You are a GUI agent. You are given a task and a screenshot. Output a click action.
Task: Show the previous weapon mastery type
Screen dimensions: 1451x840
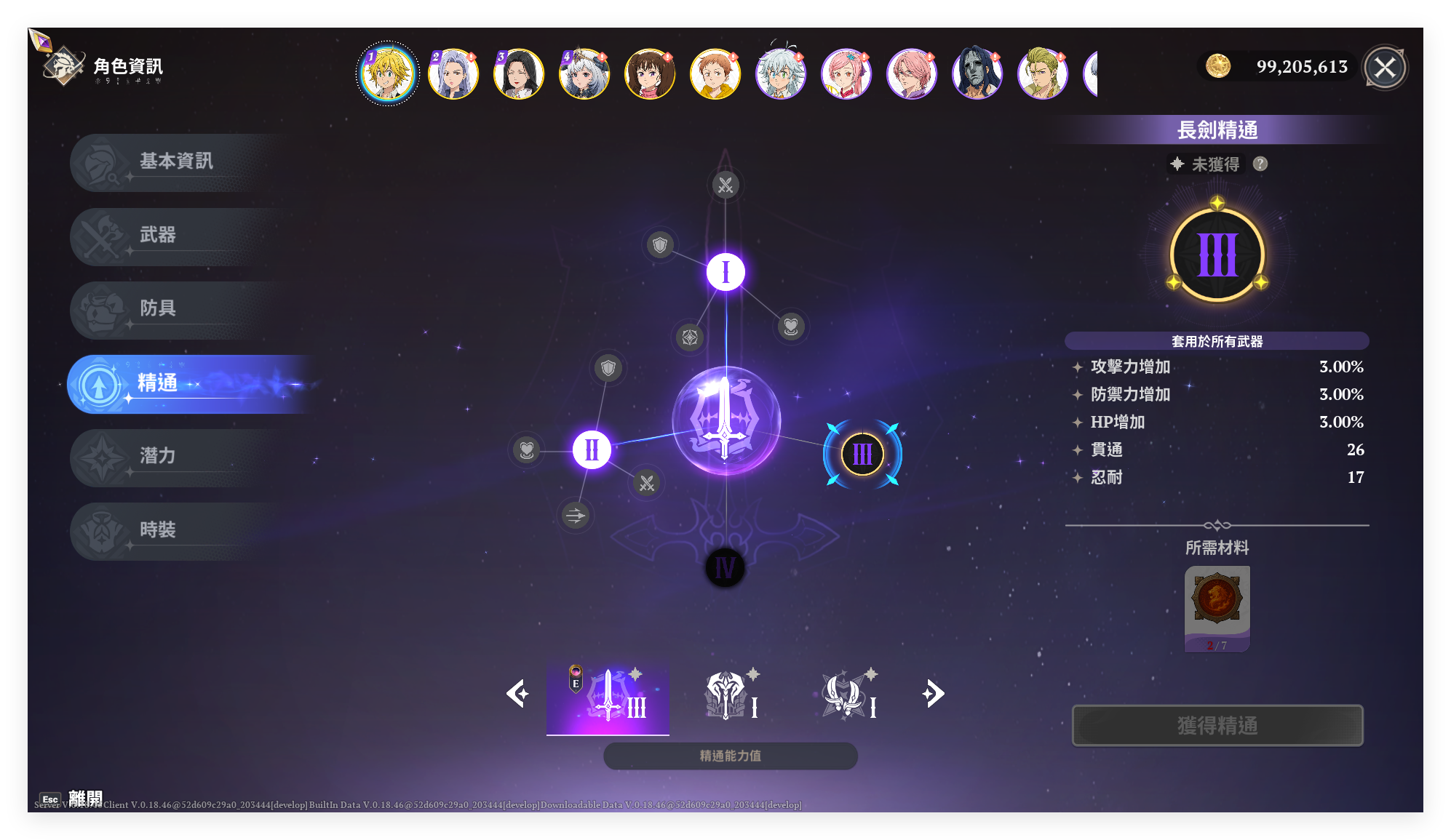pyautogui.click(x=517, y=693)
